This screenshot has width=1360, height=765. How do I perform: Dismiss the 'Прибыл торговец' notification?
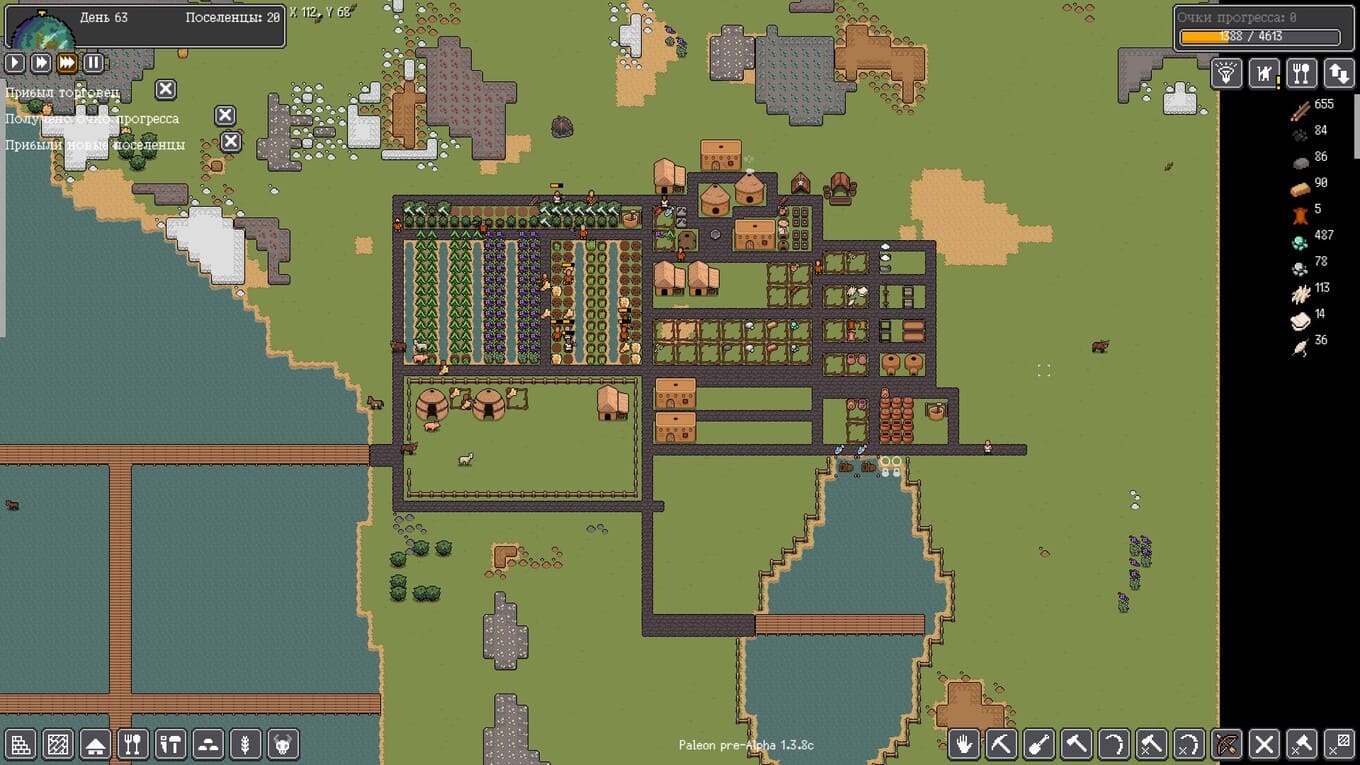pyautogui.click(x=166, y=89)
